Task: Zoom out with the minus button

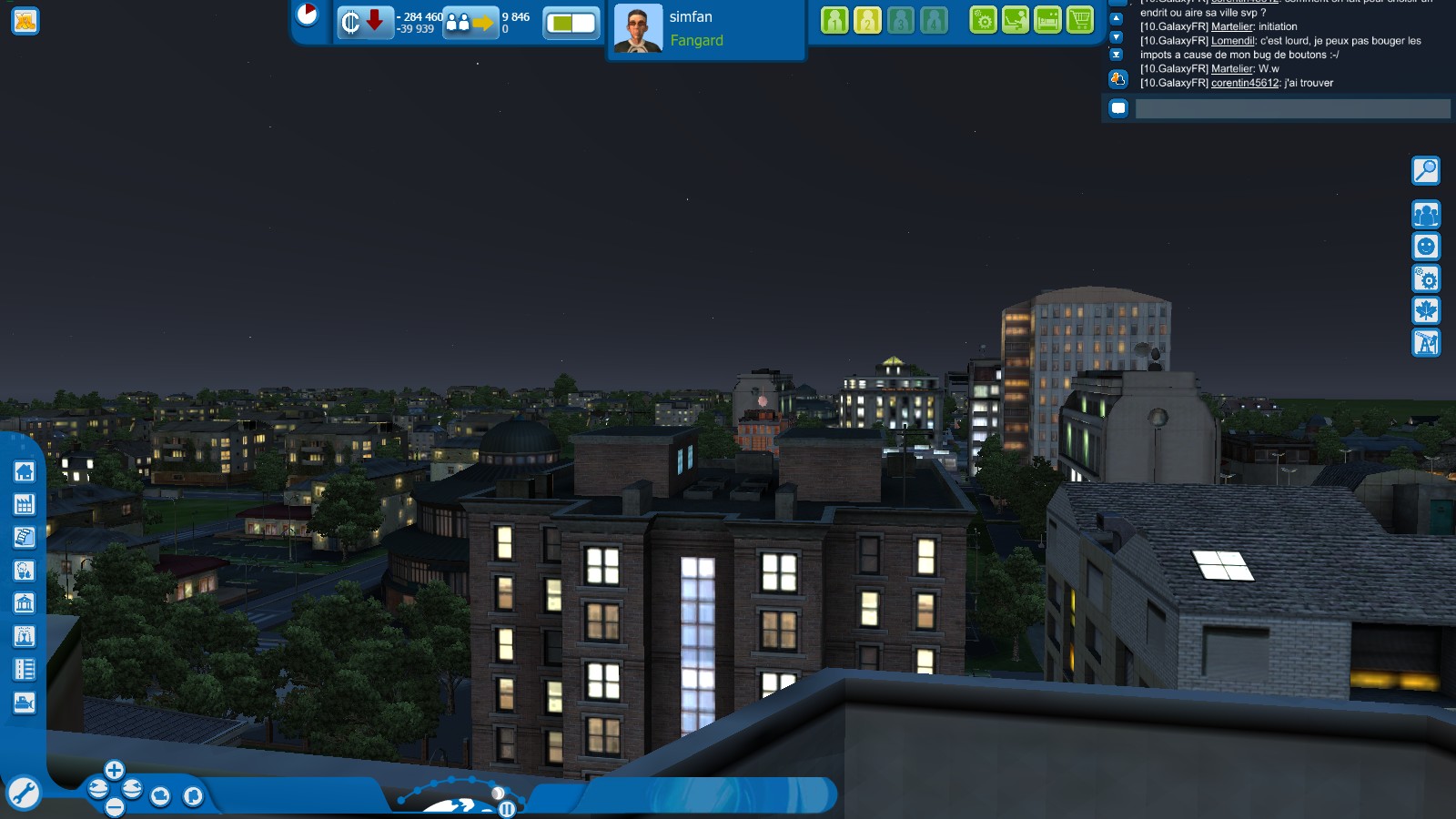Action: coord(114,807)
